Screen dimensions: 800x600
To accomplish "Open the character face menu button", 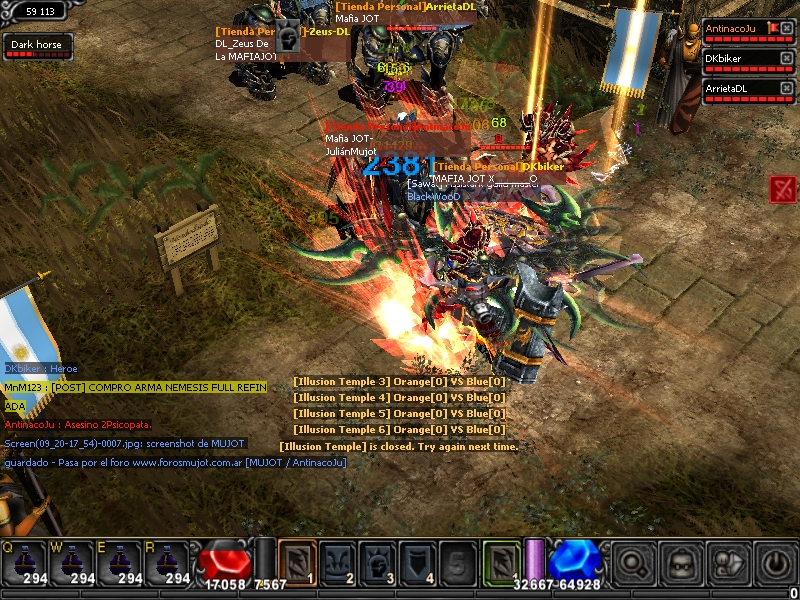I will tap(680, 563).
